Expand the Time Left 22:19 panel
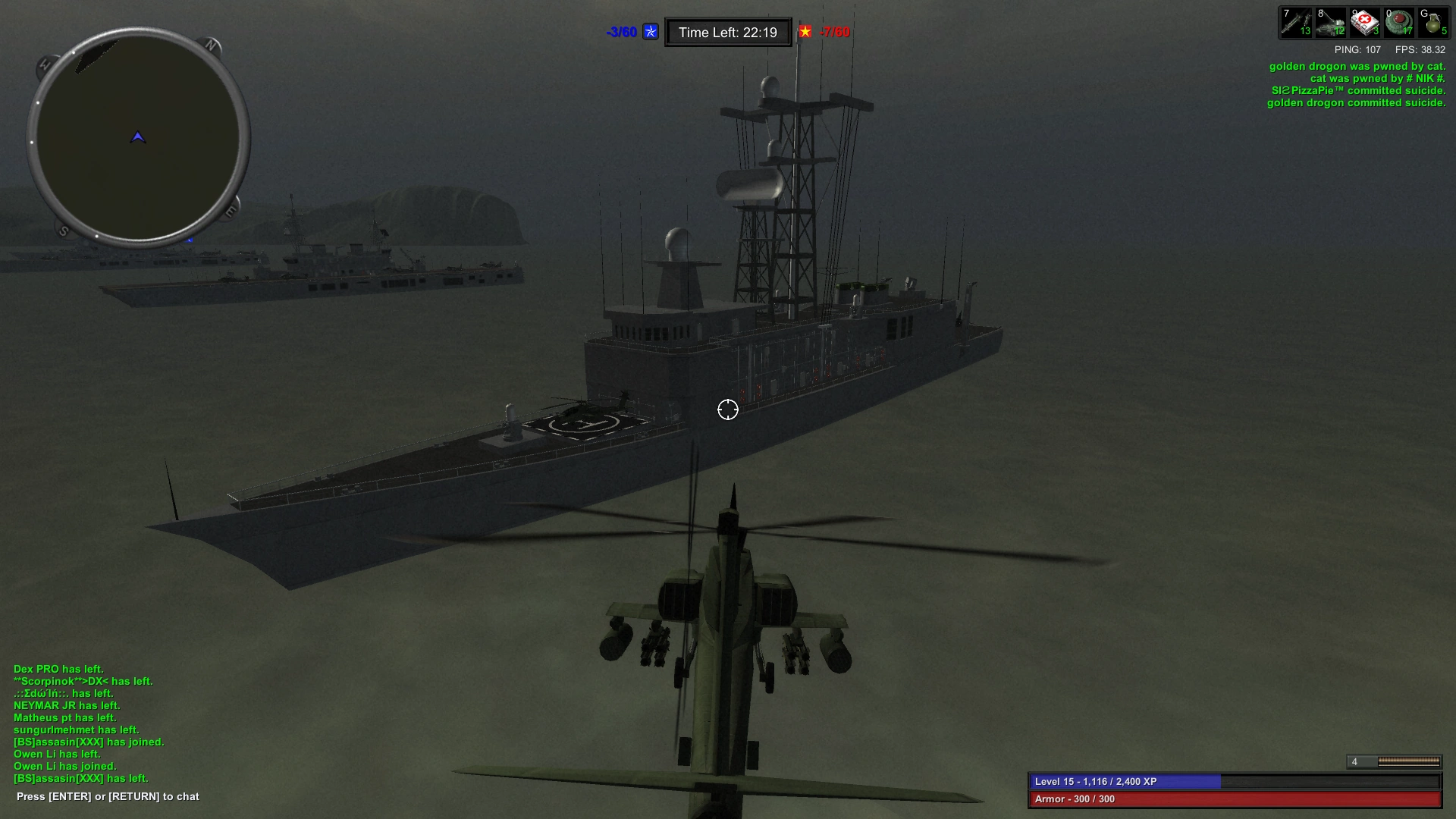 tap(727, 32)
